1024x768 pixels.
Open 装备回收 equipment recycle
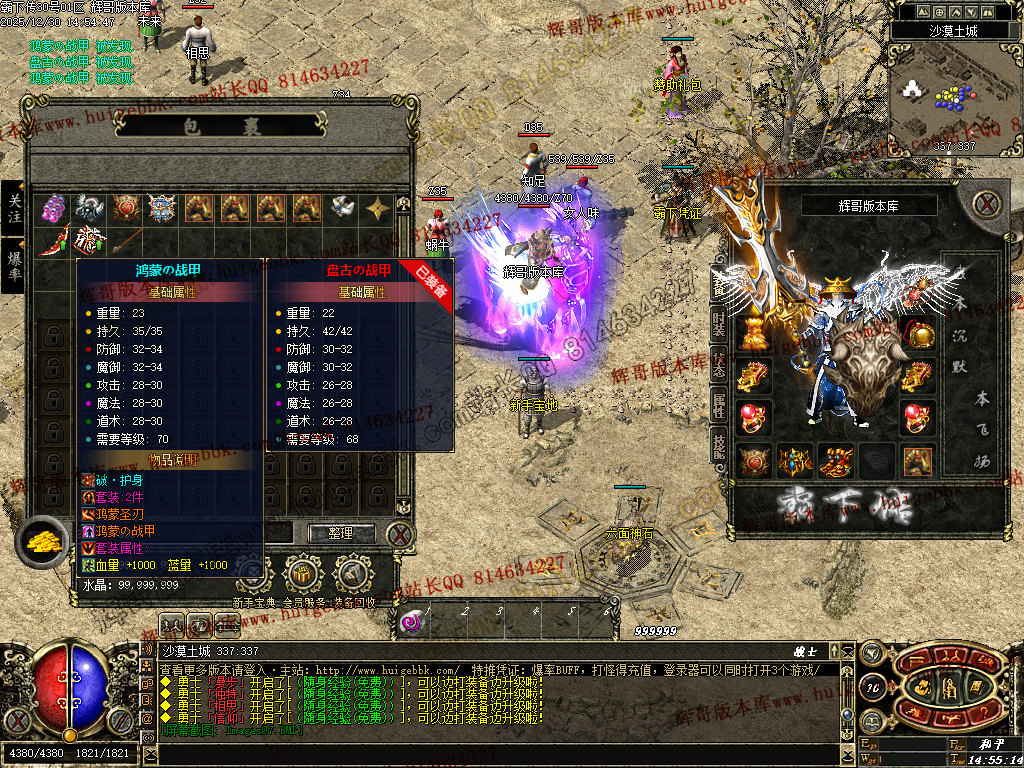coord(352,575)
